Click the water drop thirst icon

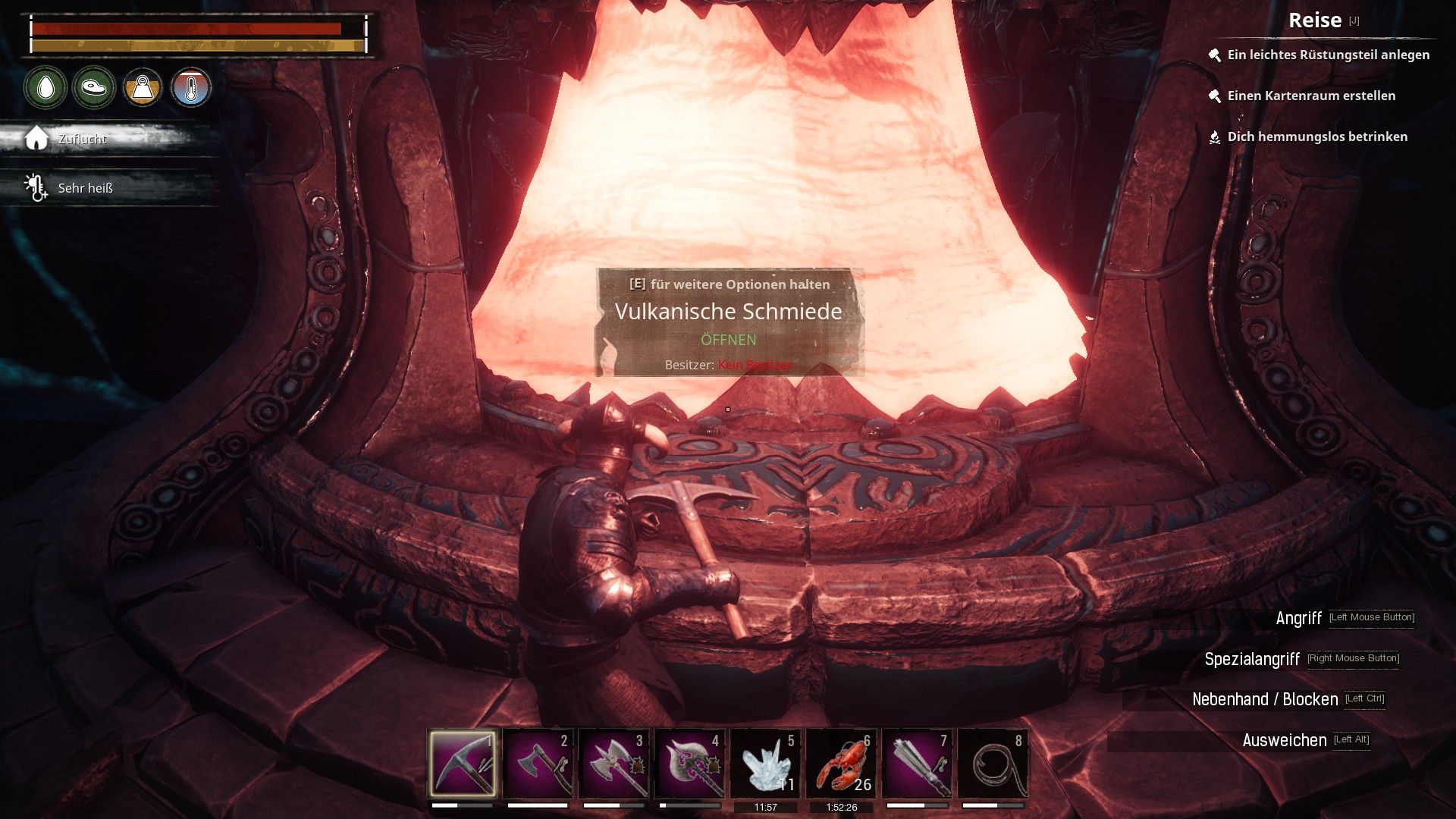click(45, 88)
